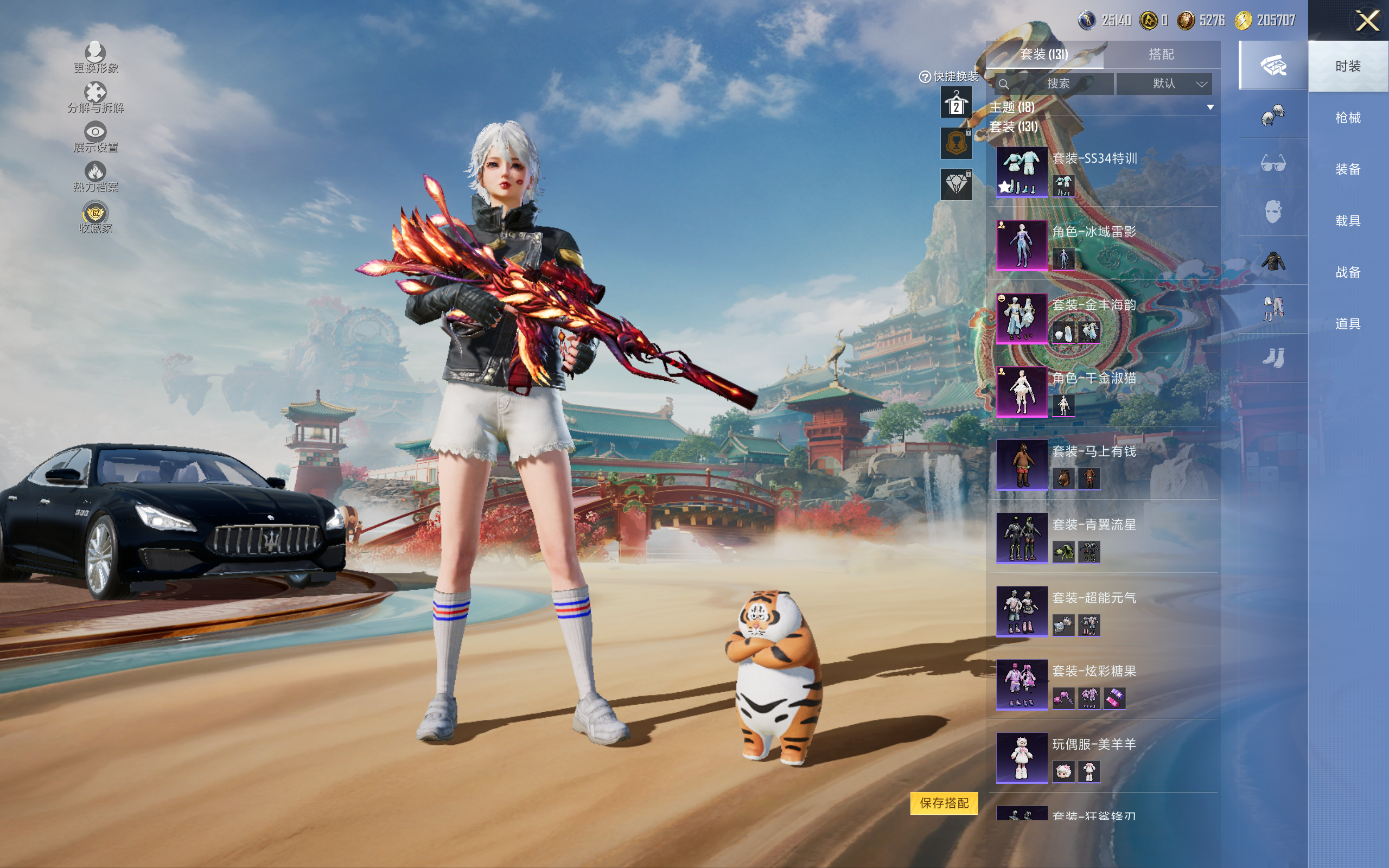Open the 战备 category
Screen dimensions: 1389x868
point(1347,272)
